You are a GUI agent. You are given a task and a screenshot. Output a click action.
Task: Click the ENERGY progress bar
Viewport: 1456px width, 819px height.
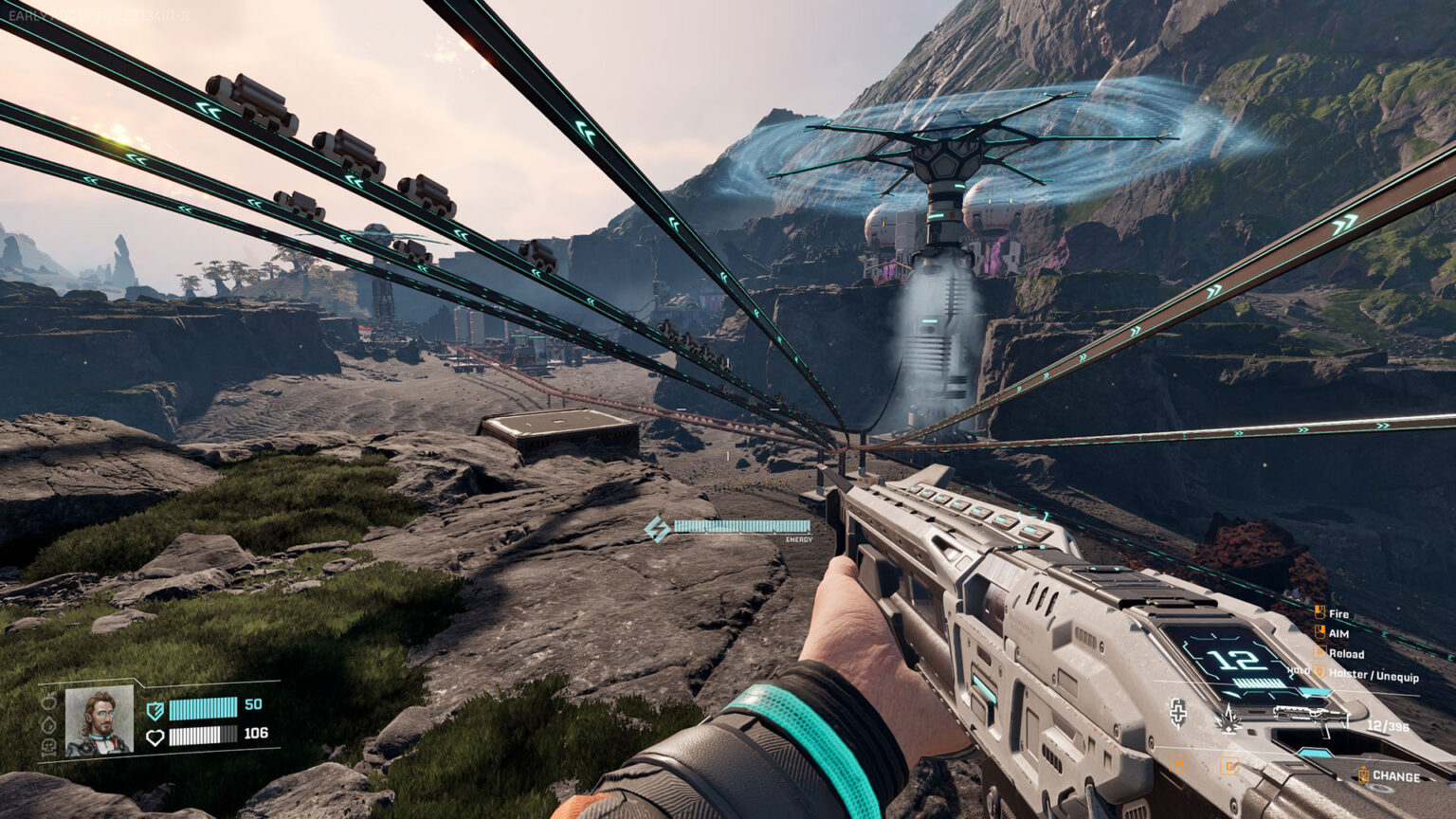[x=741, y=524]
